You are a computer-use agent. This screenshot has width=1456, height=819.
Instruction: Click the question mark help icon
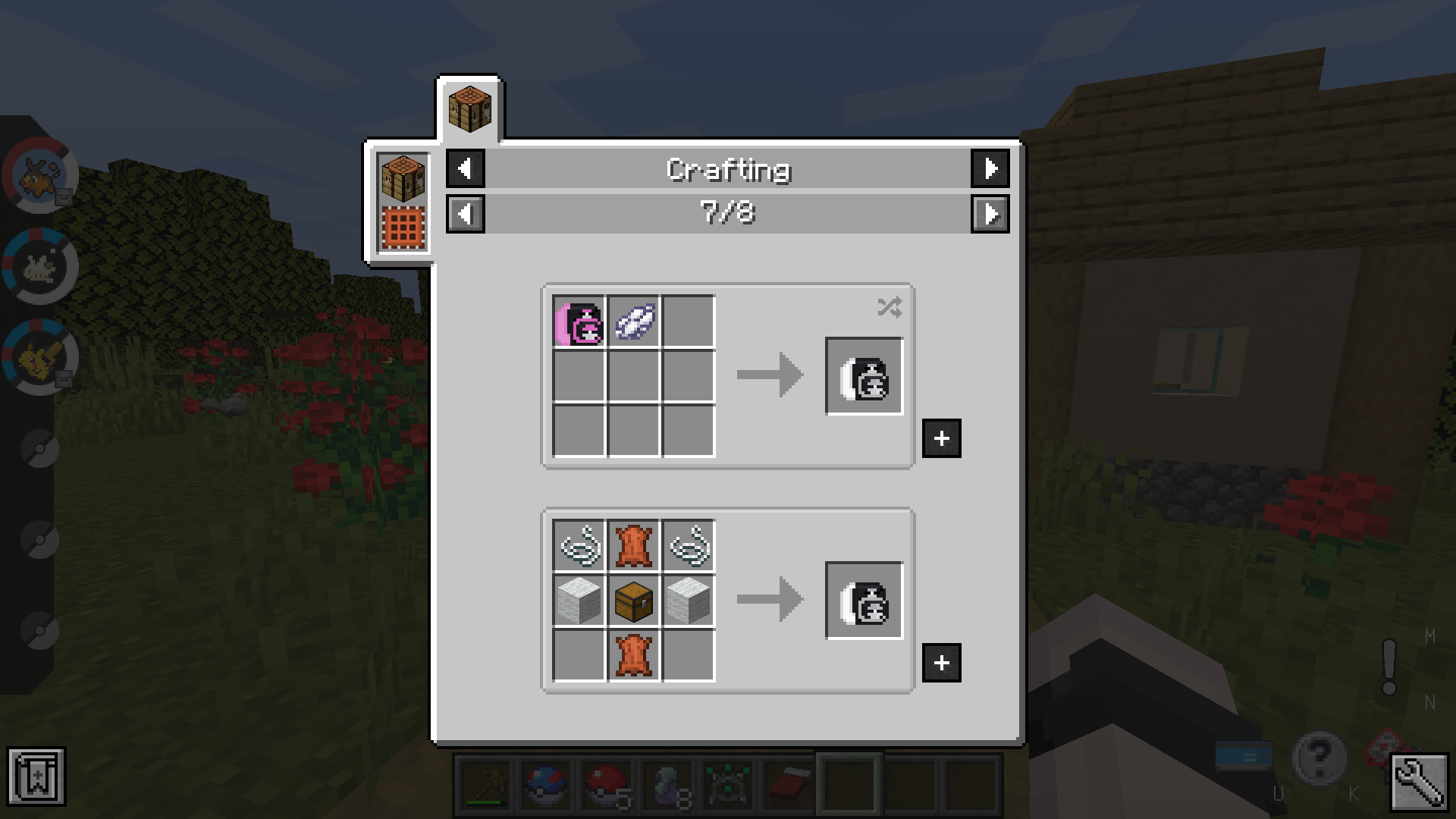1321,758
